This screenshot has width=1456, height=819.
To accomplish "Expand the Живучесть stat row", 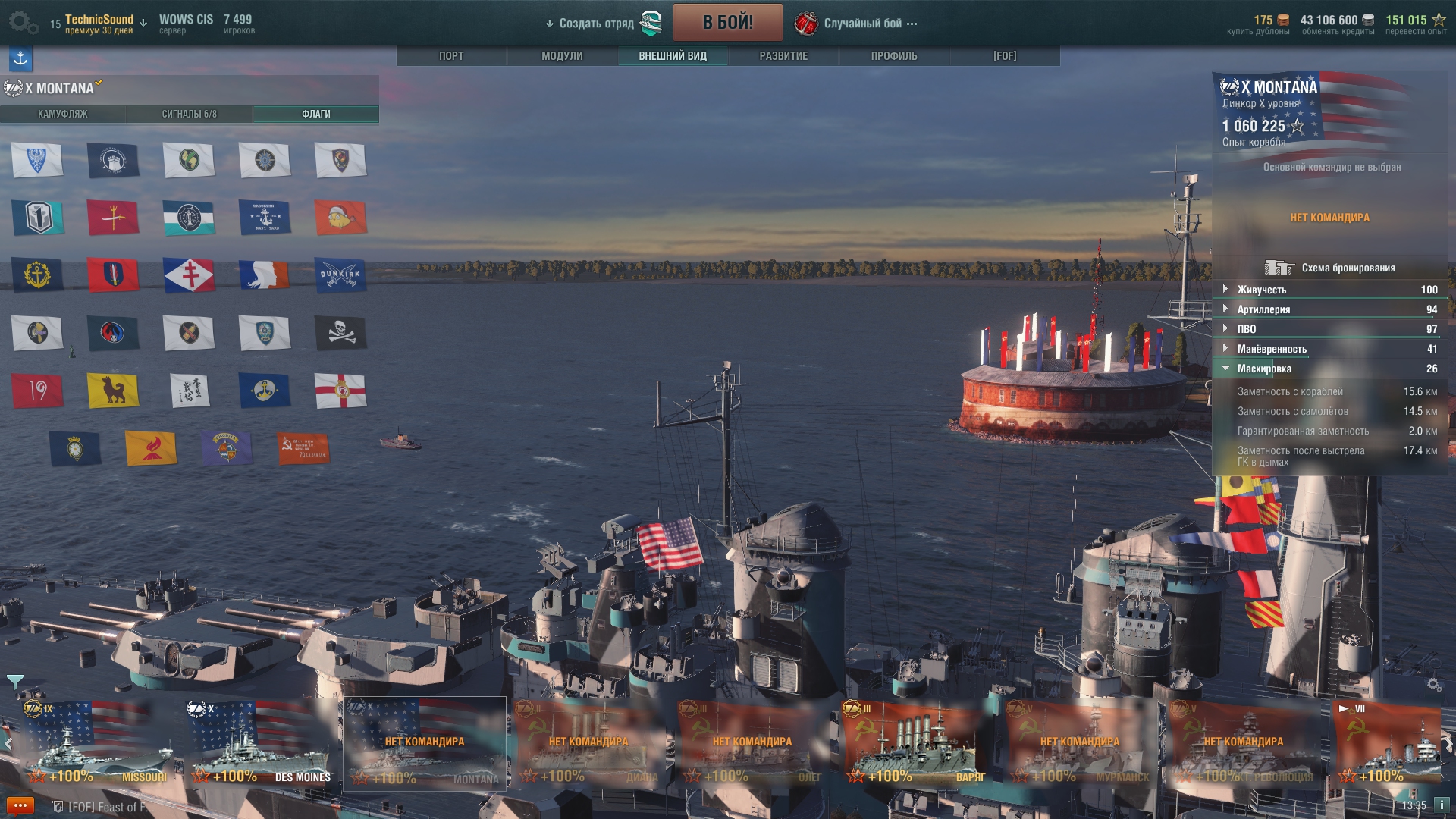I will point(1261,290).
